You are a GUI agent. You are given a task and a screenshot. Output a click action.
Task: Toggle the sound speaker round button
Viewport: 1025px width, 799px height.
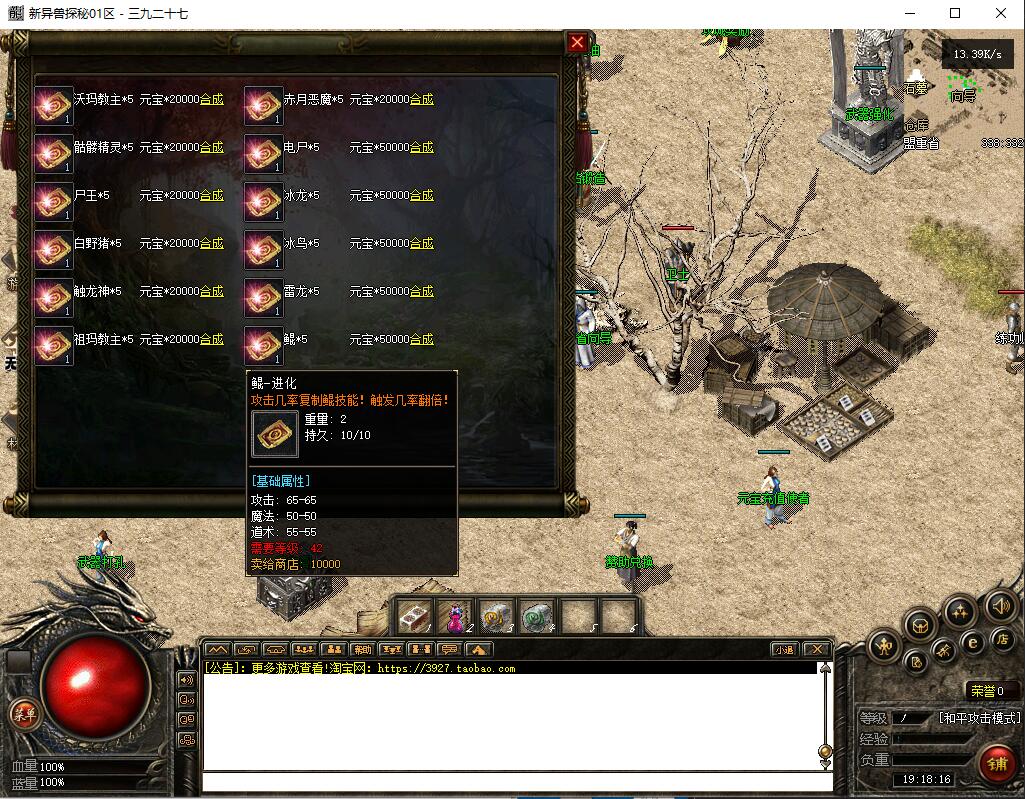pos(999,605)
